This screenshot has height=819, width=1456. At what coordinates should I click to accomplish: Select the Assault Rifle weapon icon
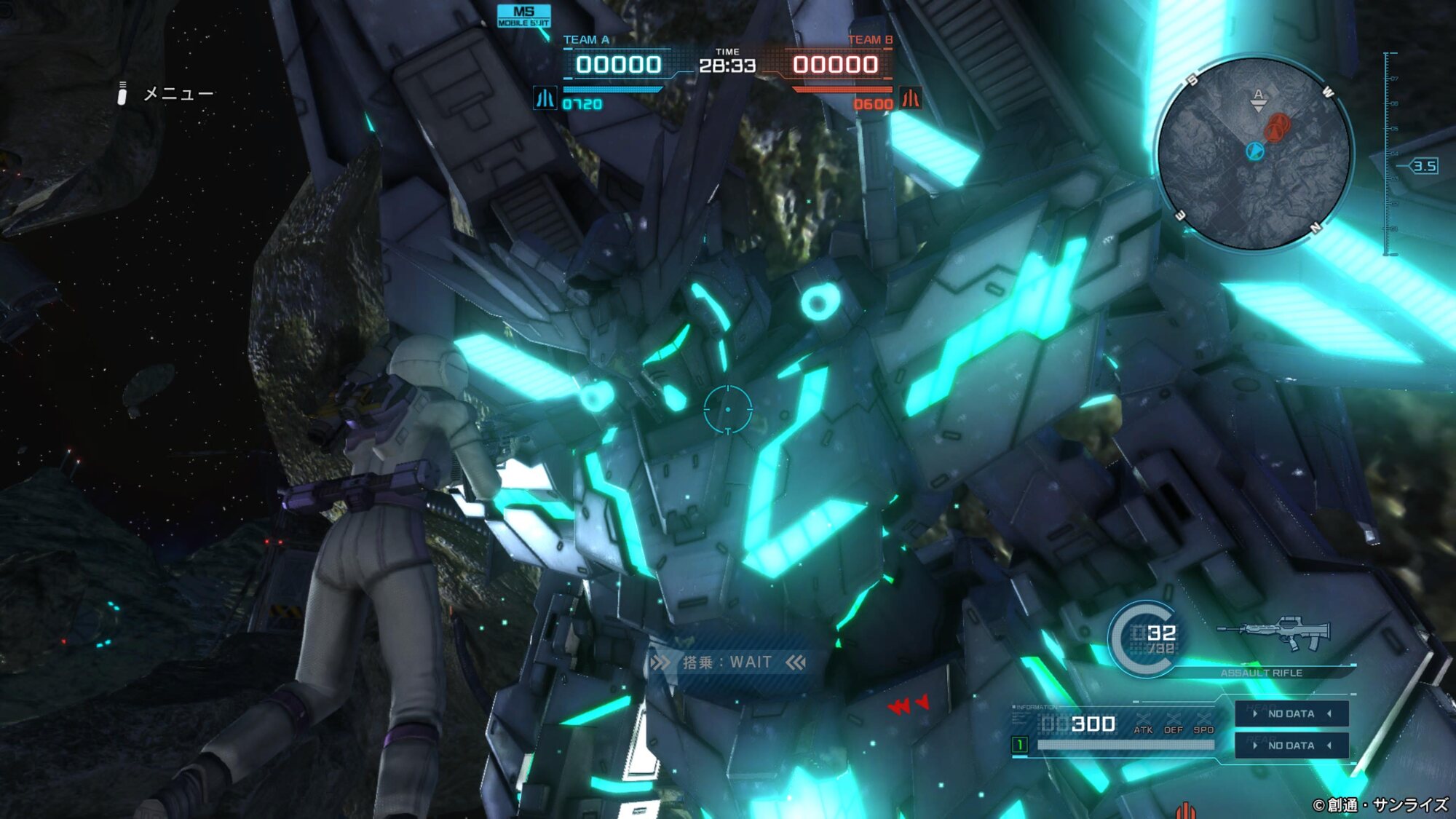1274,635
